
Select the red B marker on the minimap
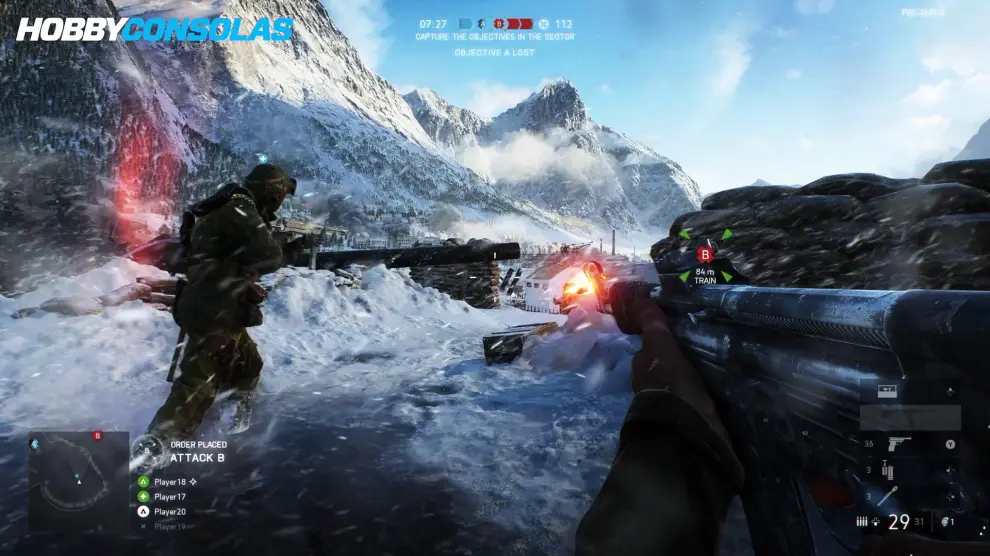pyautogui.click(x=97, y=436)
